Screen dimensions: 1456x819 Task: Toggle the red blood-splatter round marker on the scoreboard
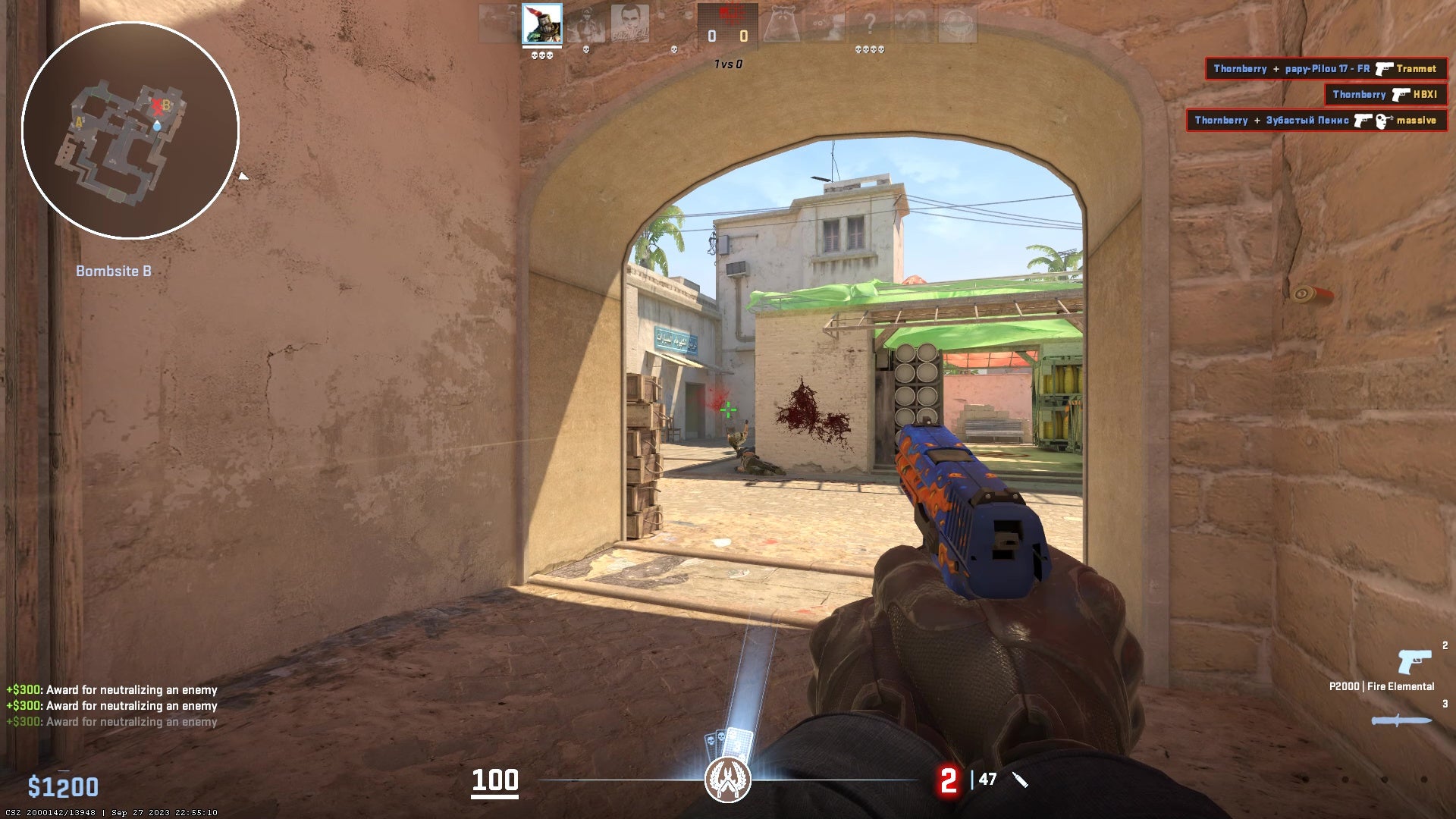click(x=730, y=14)
